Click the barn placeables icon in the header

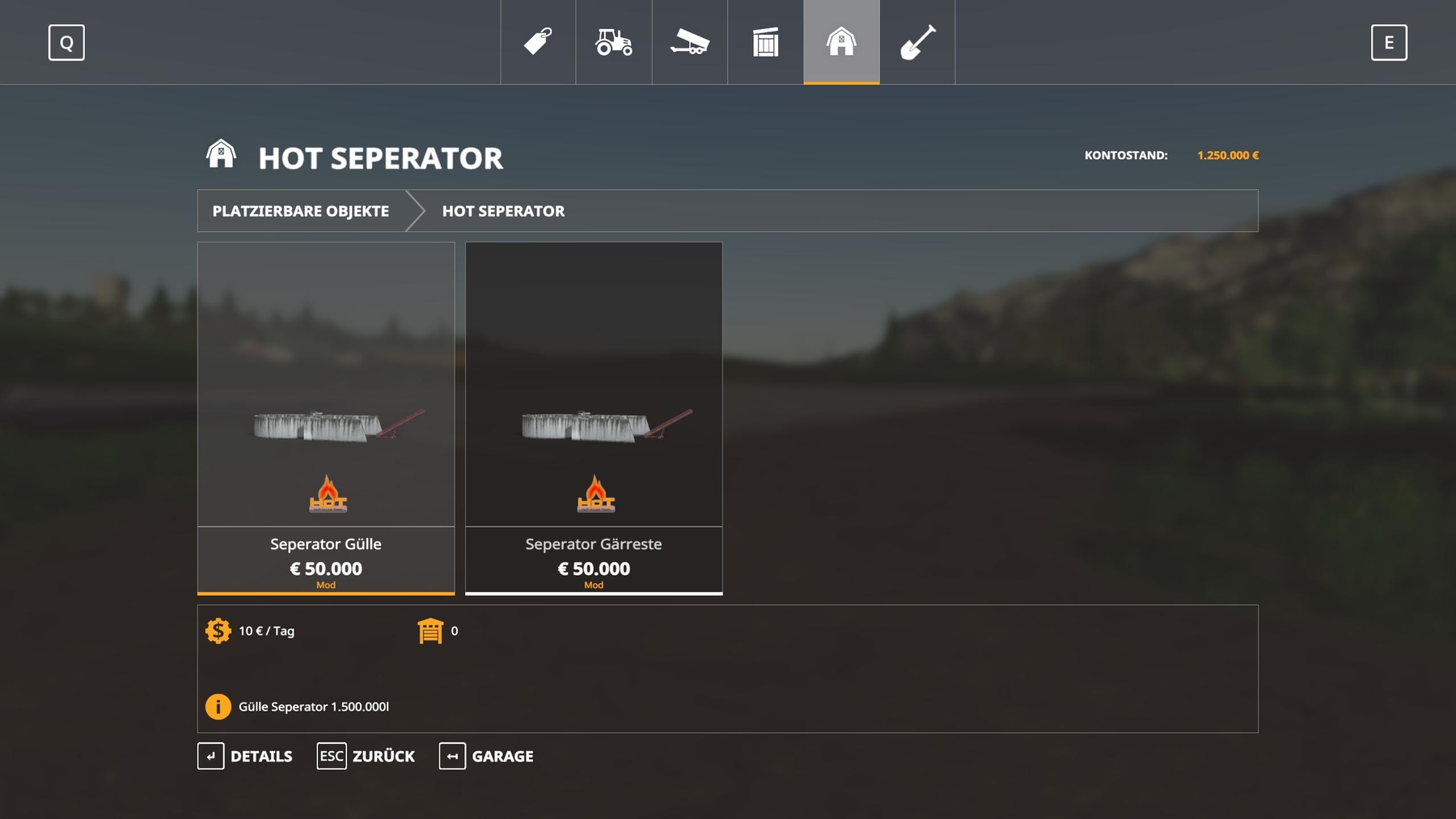tap(841, 42)
